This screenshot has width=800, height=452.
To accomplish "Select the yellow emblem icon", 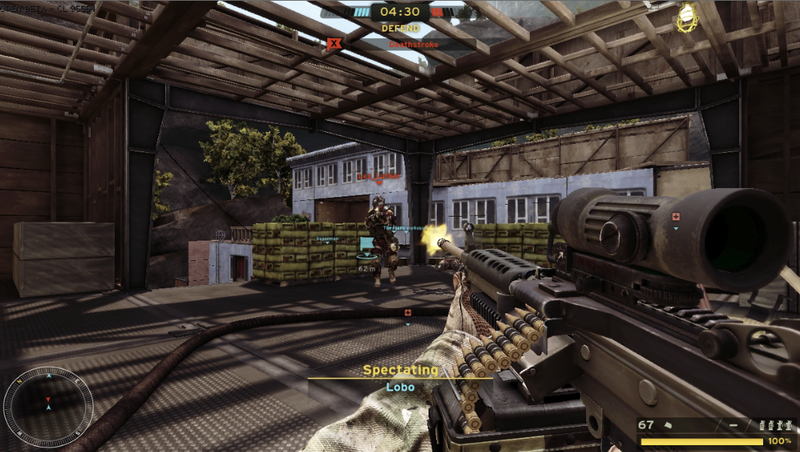I will pos(687,17).
